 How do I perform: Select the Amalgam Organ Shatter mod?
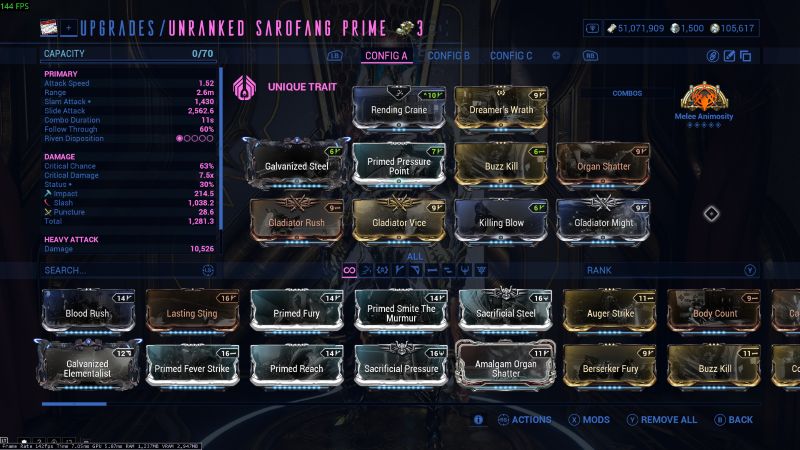504,367
